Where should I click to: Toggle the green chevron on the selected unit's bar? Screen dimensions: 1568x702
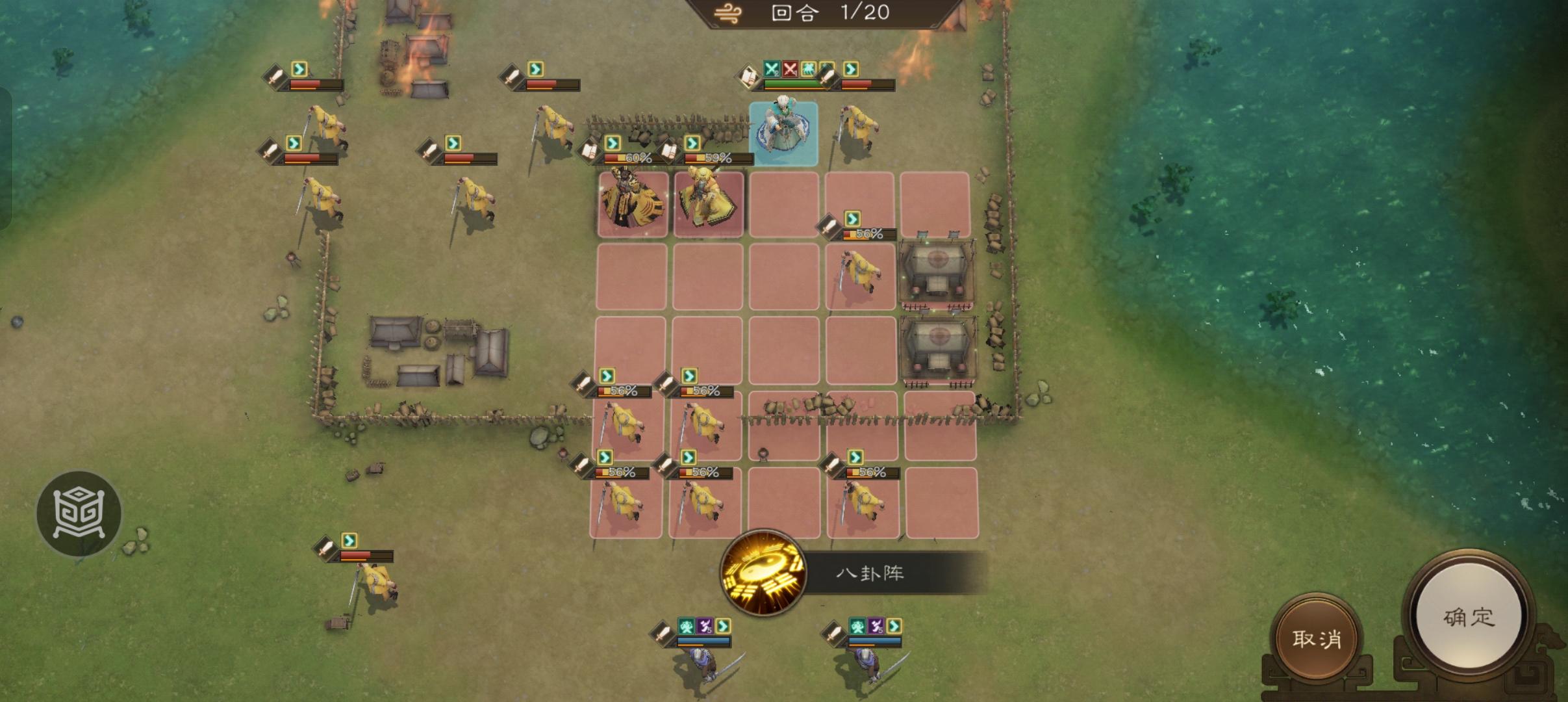click(851, 68)
